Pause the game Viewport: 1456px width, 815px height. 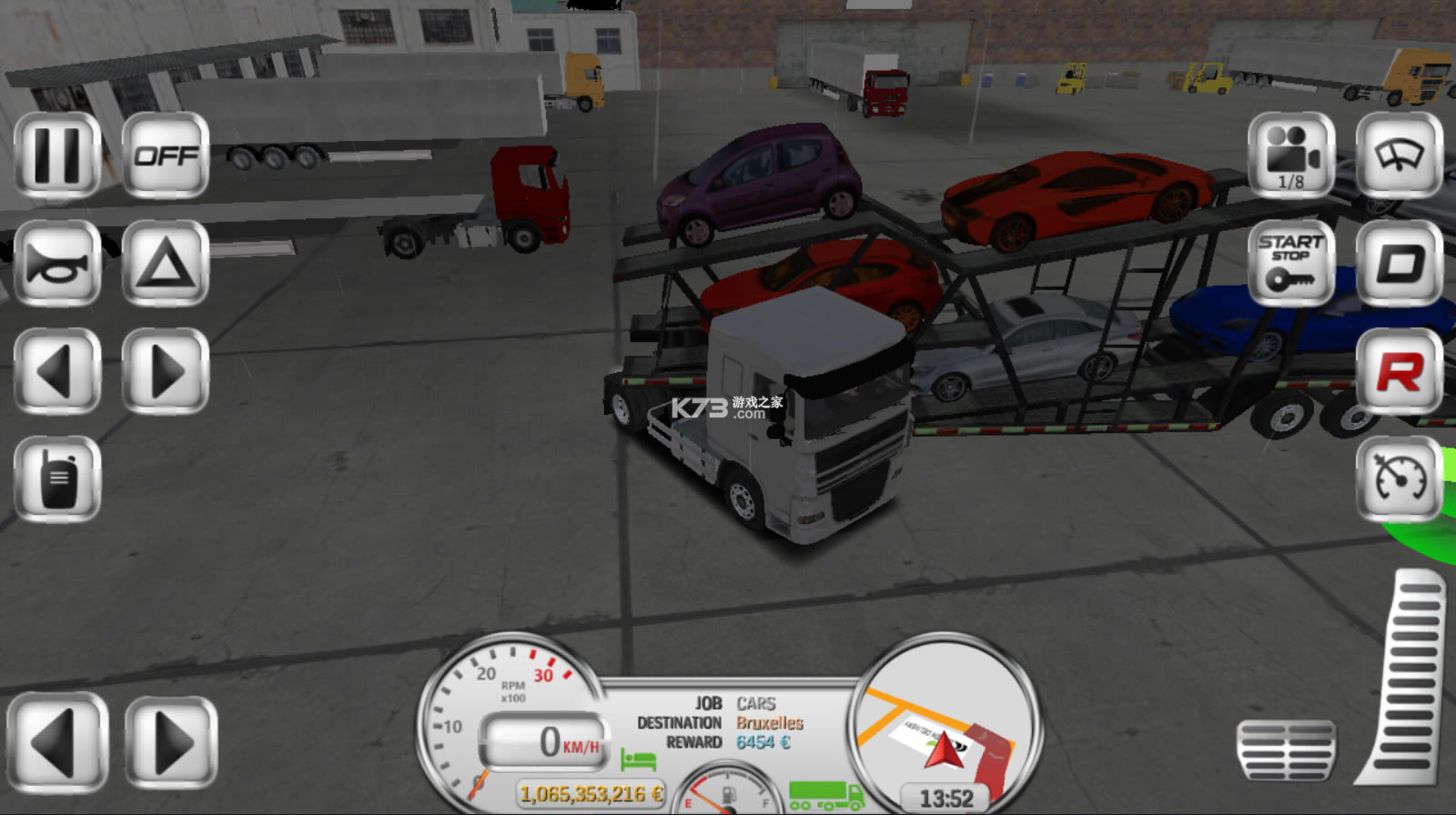click(x=57, y=156)
